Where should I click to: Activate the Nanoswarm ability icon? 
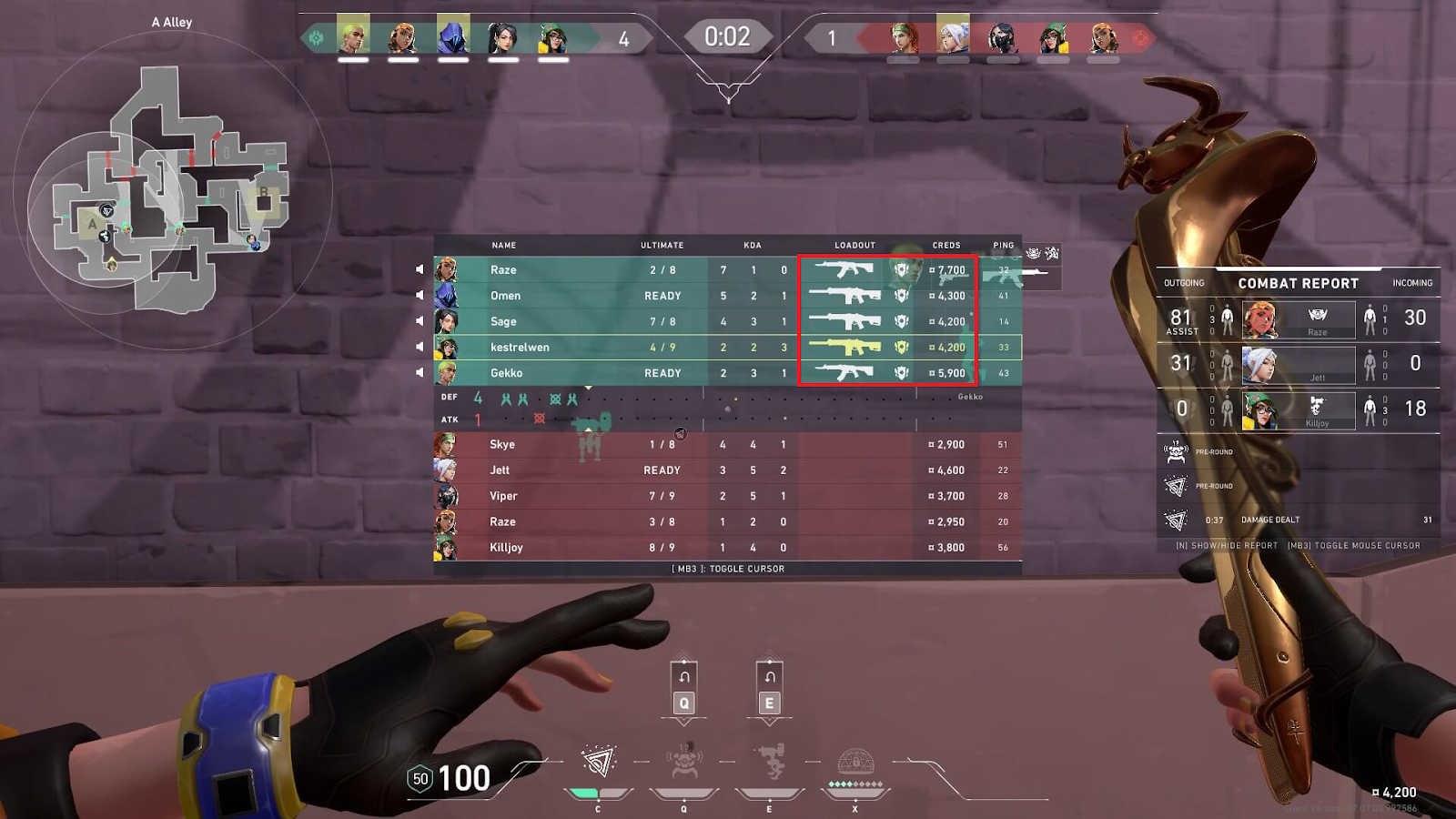pyautogui.click(x=598, y=763)
